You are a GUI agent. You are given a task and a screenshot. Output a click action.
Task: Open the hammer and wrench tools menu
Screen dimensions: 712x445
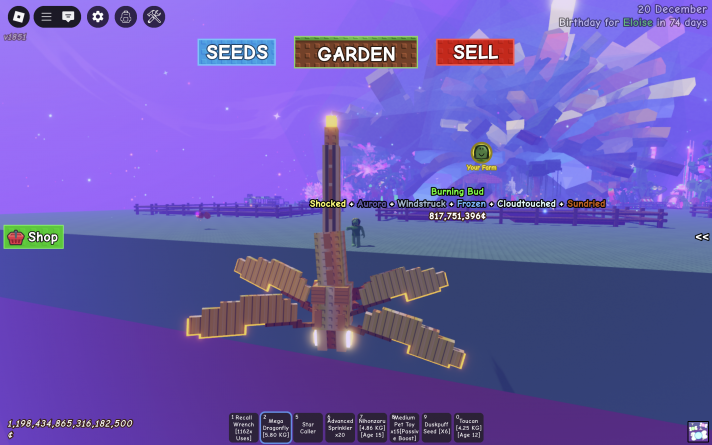154,16
